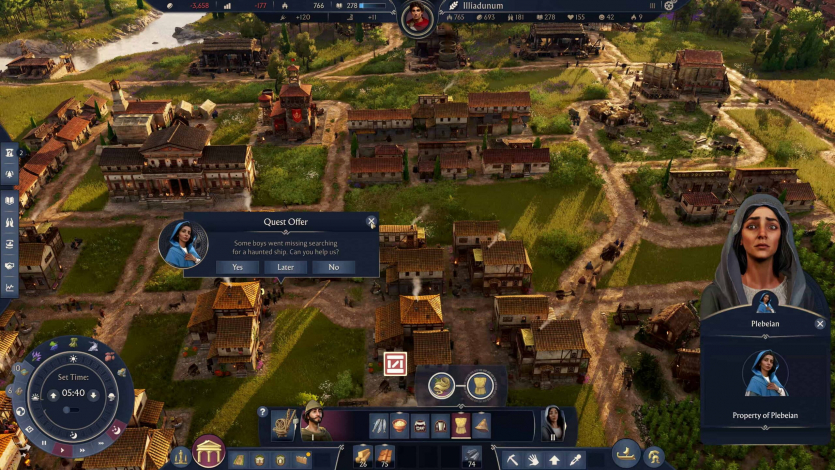Close the Plebeian info panel
The height and width of the screenshot is (470, 835).
pyautogui.click(x=820, y=324)
